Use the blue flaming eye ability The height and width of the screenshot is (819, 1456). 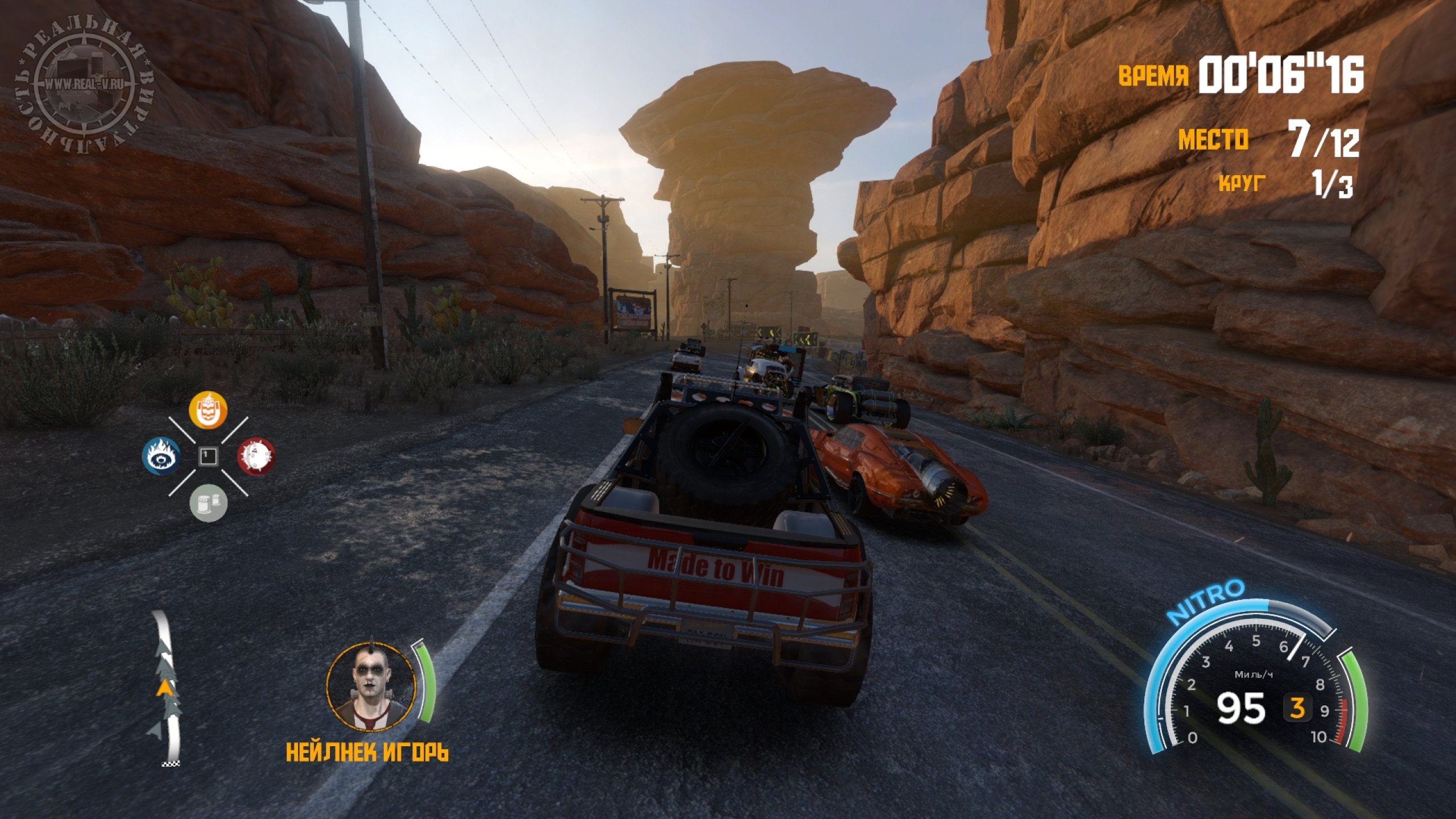[160, 456]
